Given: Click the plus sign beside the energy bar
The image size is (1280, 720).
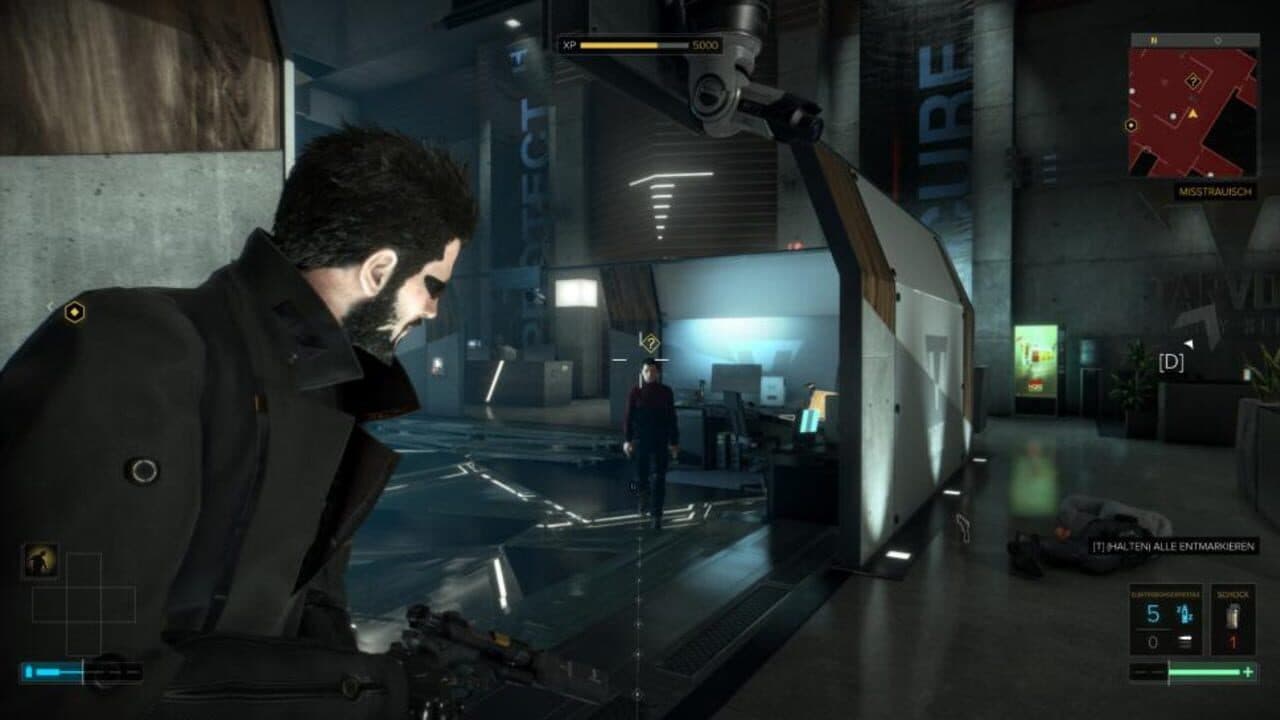Looking at the screenshot, I should 1248,672.
